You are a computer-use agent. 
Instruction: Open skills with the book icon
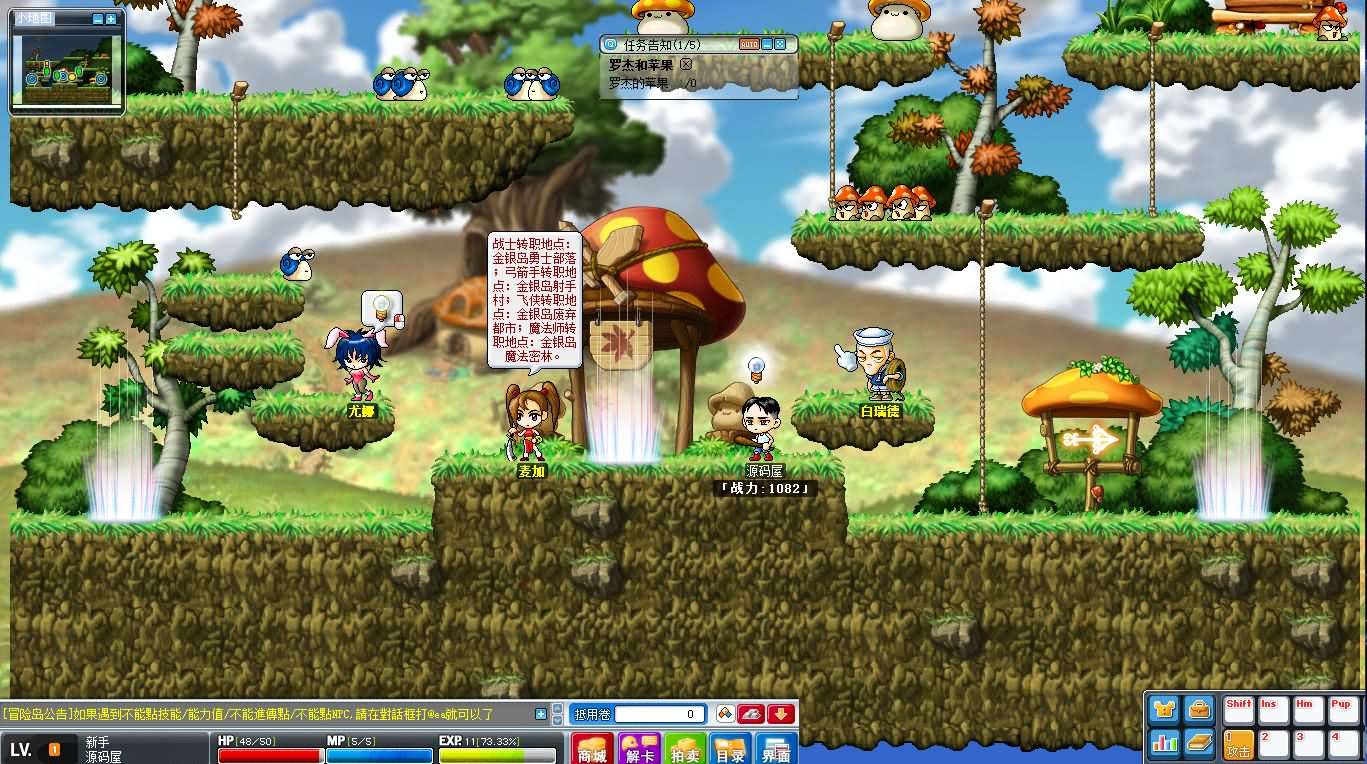coord(1199,742)
